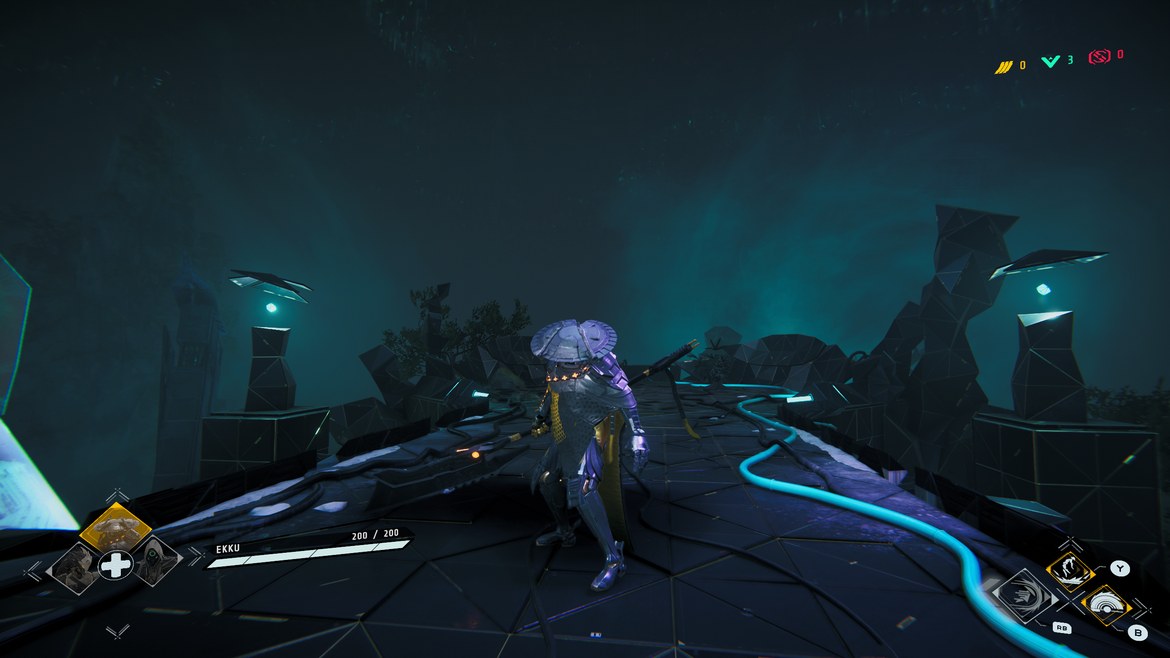Trigger the concentric arcs dome ability
This screenshot has width=1170, height=658.
pos(1105,605)
